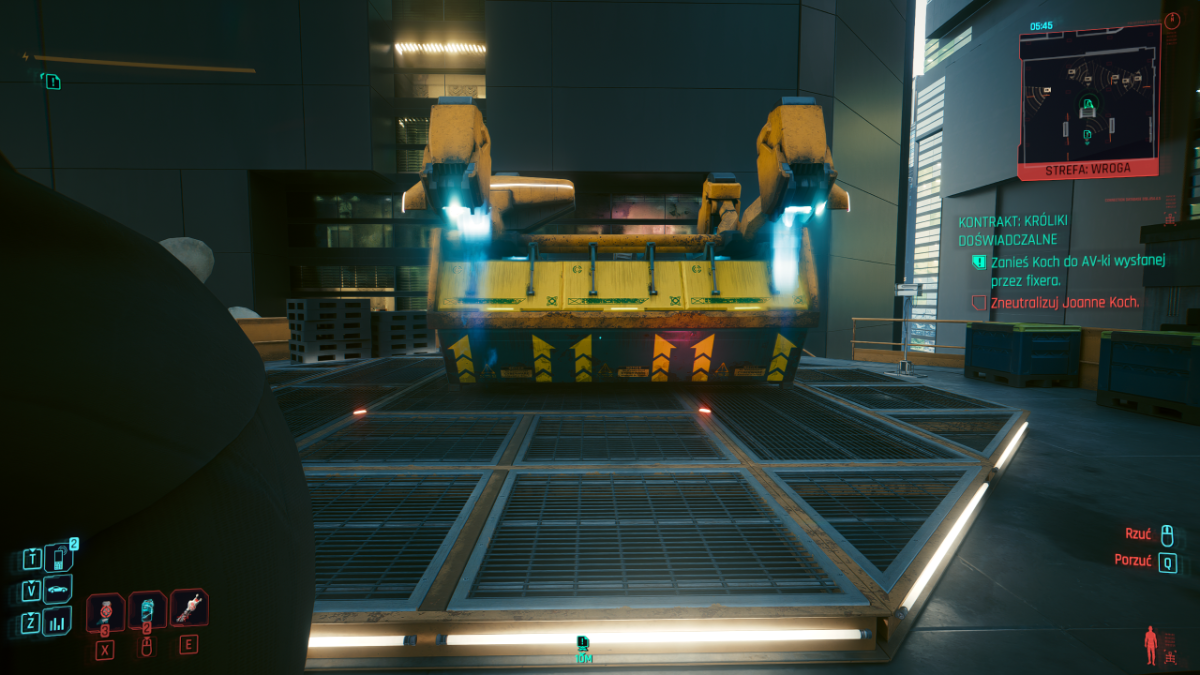This screenshot has width=1200, height=675.
Task: Select the grenade quick slot
Action: [105, 611]
